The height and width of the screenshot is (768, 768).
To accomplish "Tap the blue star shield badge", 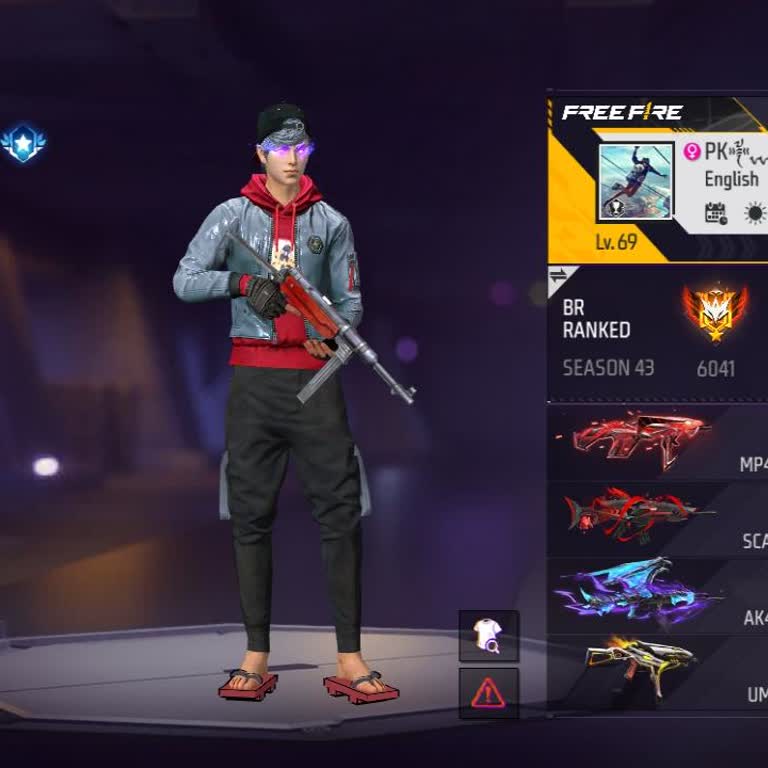I will point(22,144).
